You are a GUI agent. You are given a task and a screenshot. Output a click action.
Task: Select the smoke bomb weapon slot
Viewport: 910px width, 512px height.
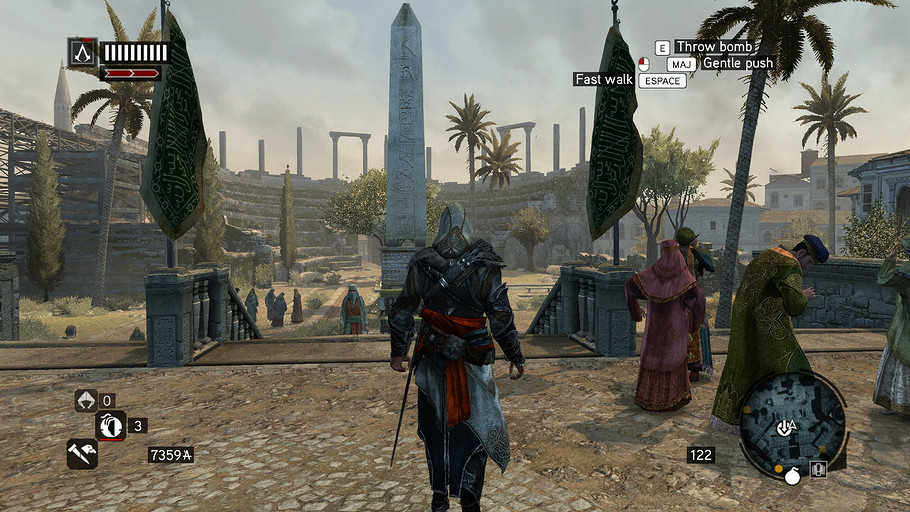pyautogui.click(x=111, y=425)
